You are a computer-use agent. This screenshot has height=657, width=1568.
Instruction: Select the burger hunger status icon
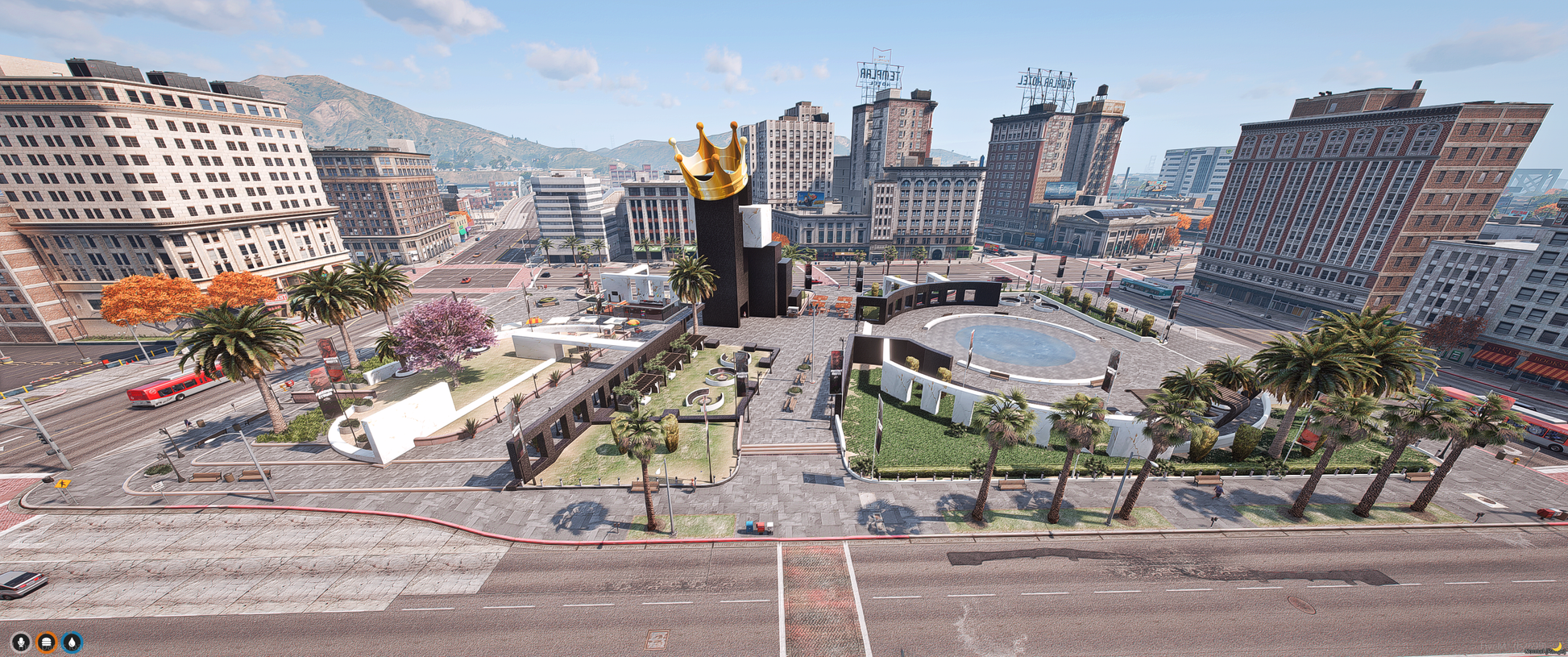47,642
